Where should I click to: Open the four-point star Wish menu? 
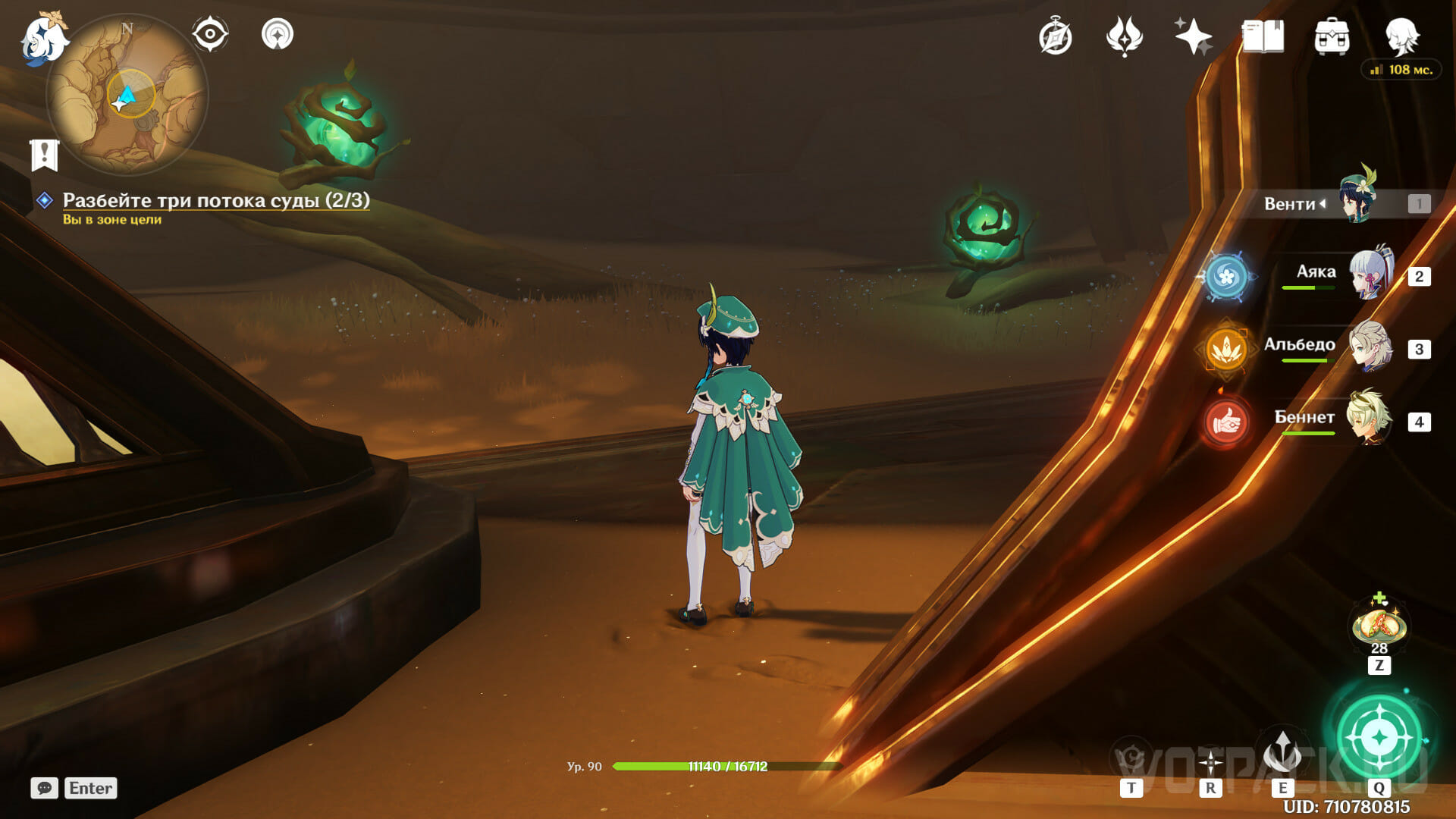click(1193, 36)
